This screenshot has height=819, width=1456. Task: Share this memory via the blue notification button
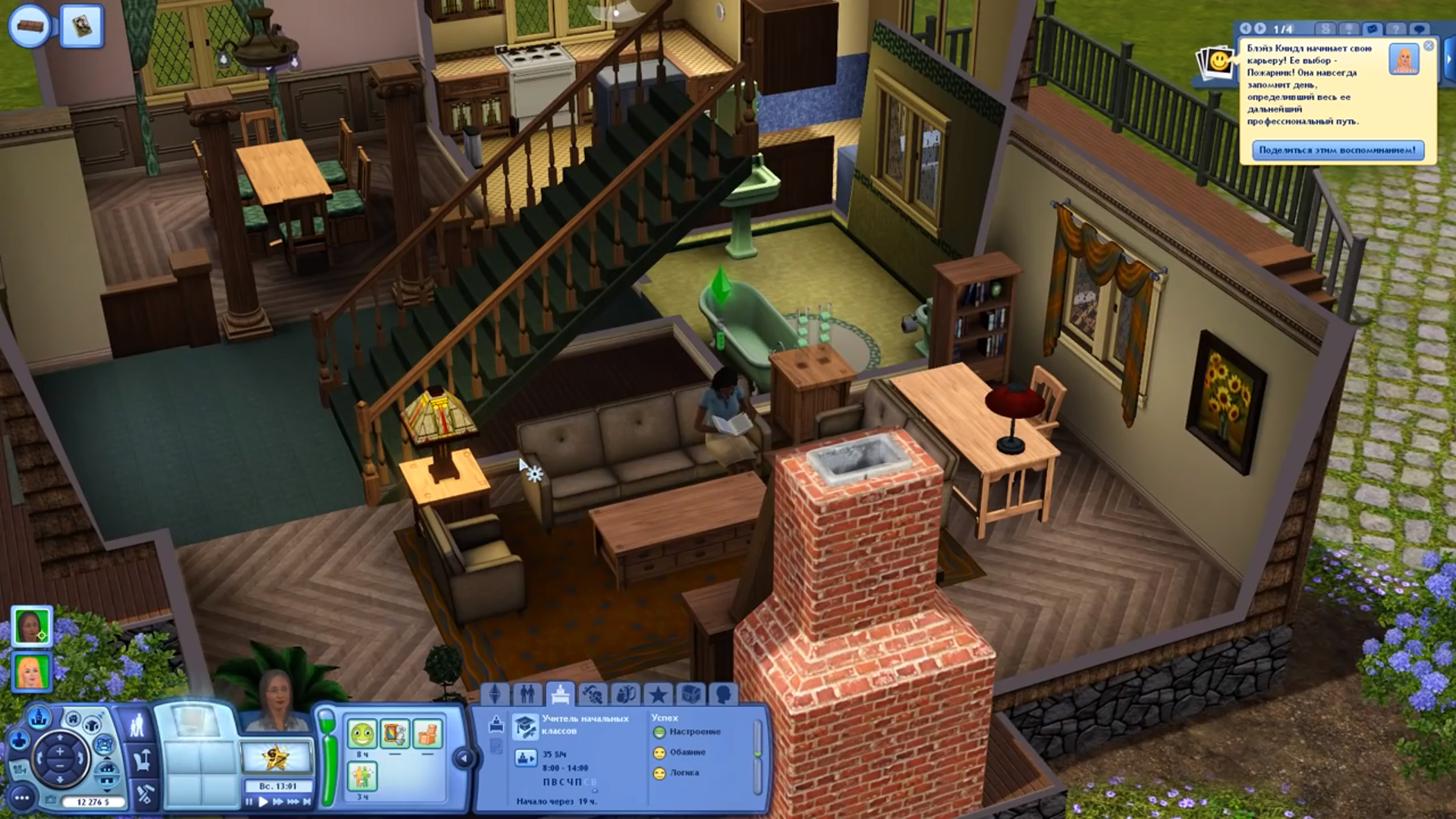(x=1337, y=150)
